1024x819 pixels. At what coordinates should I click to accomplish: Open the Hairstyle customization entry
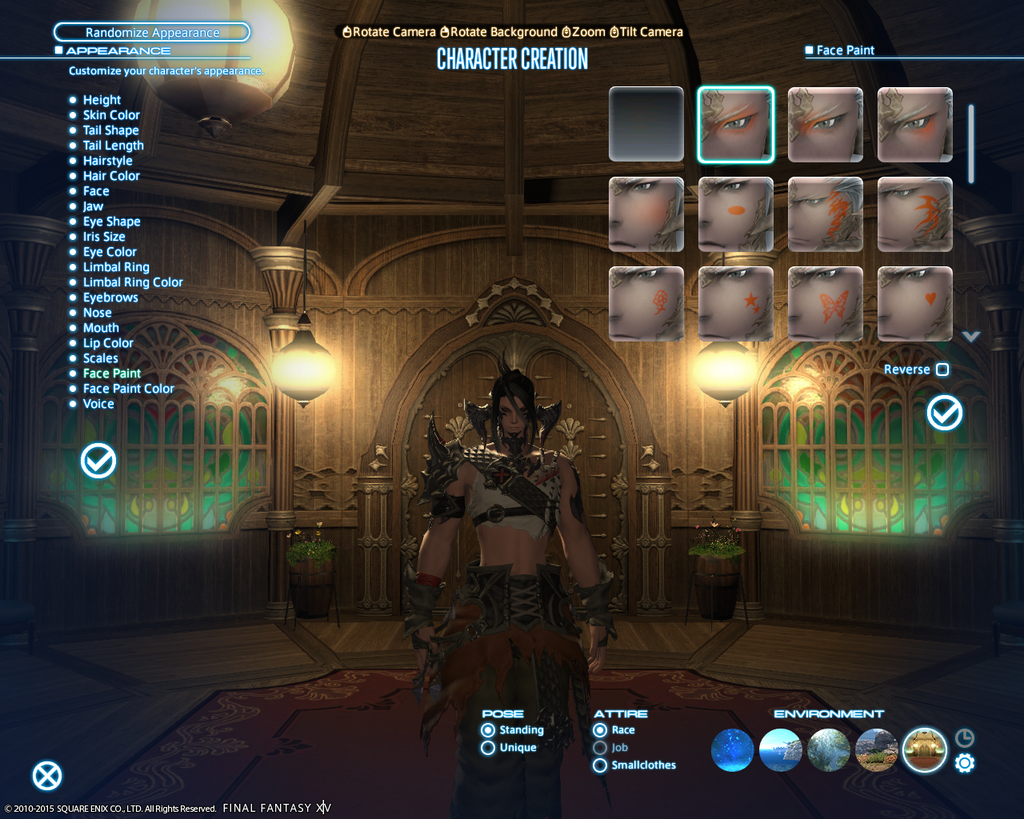pyautogui.click(x=107, y=161)
